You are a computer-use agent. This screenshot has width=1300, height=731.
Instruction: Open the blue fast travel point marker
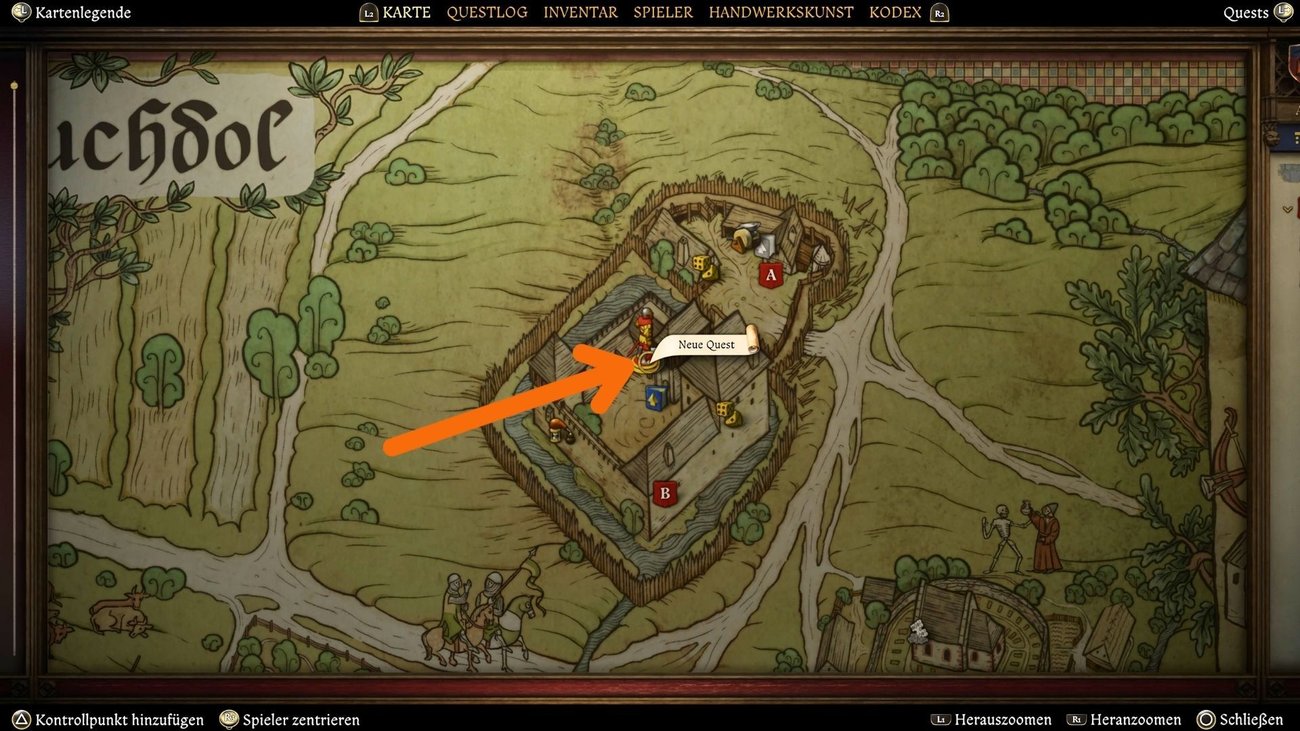point(655,398)
